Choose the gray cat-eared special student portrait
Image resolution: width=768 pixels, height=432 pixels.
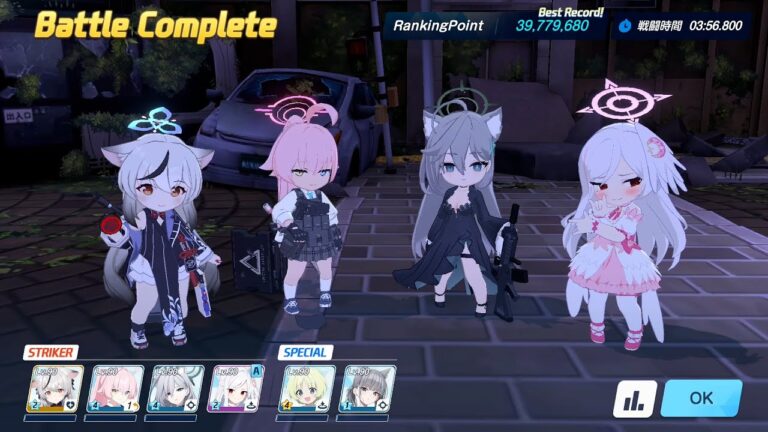coord(367,388)
